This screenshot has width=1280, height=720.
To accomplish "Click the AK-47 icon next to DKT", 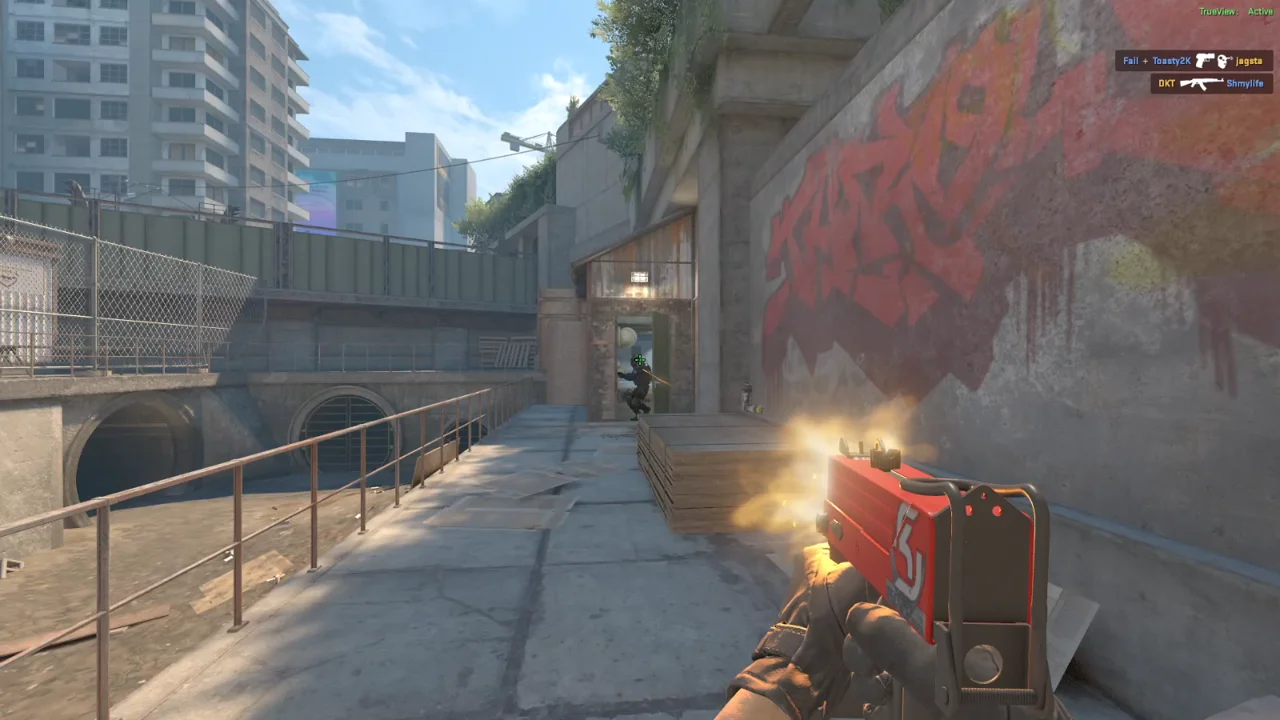I will point(1202,83).
